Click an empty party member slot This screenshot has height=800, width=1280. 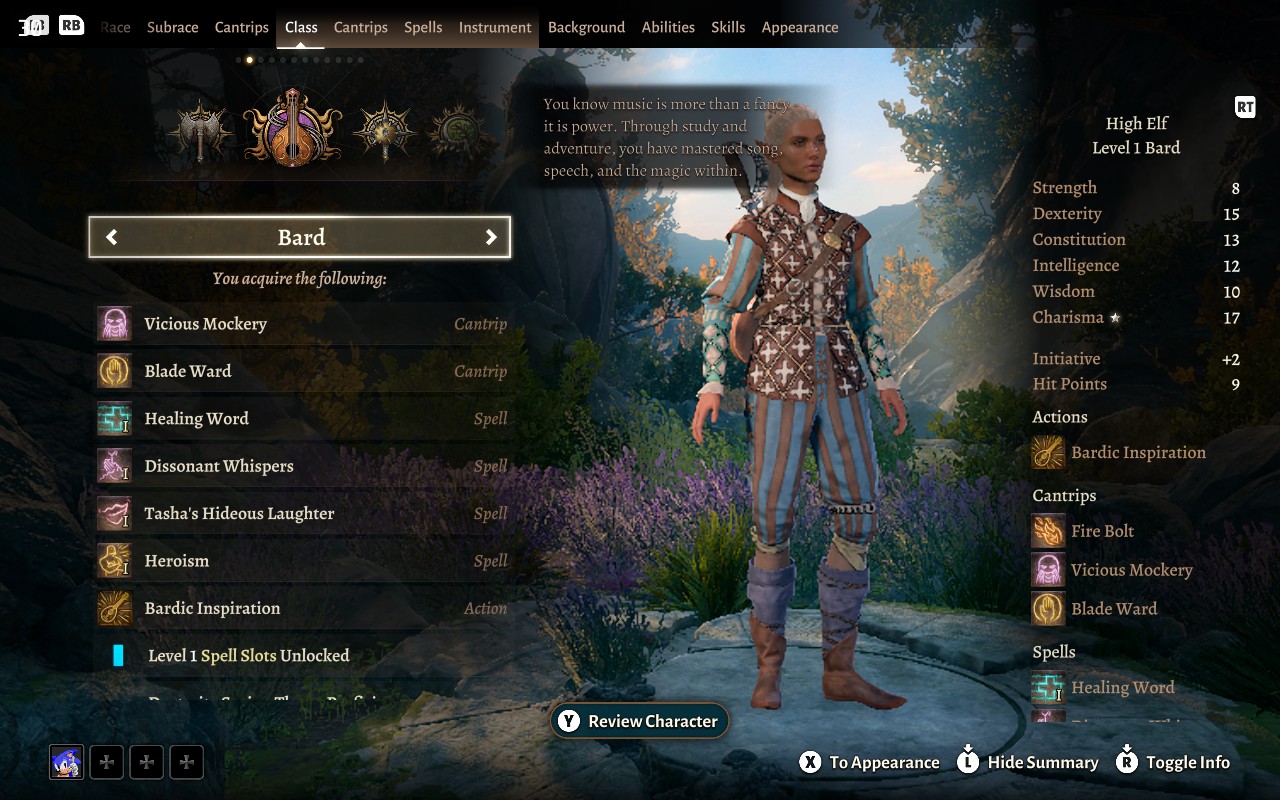[x=106, y=762]
